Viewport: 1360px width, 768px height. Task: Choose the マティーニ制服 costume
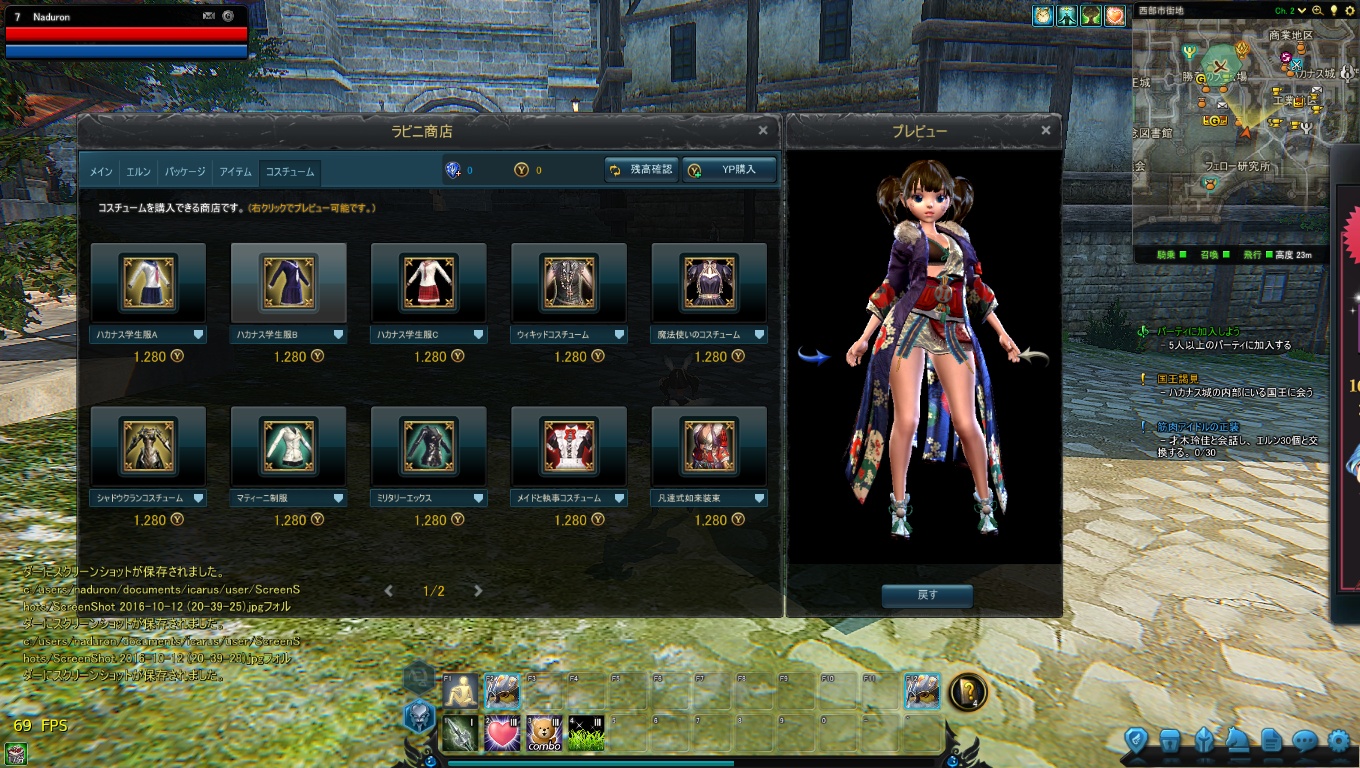(x=288, y=446)
